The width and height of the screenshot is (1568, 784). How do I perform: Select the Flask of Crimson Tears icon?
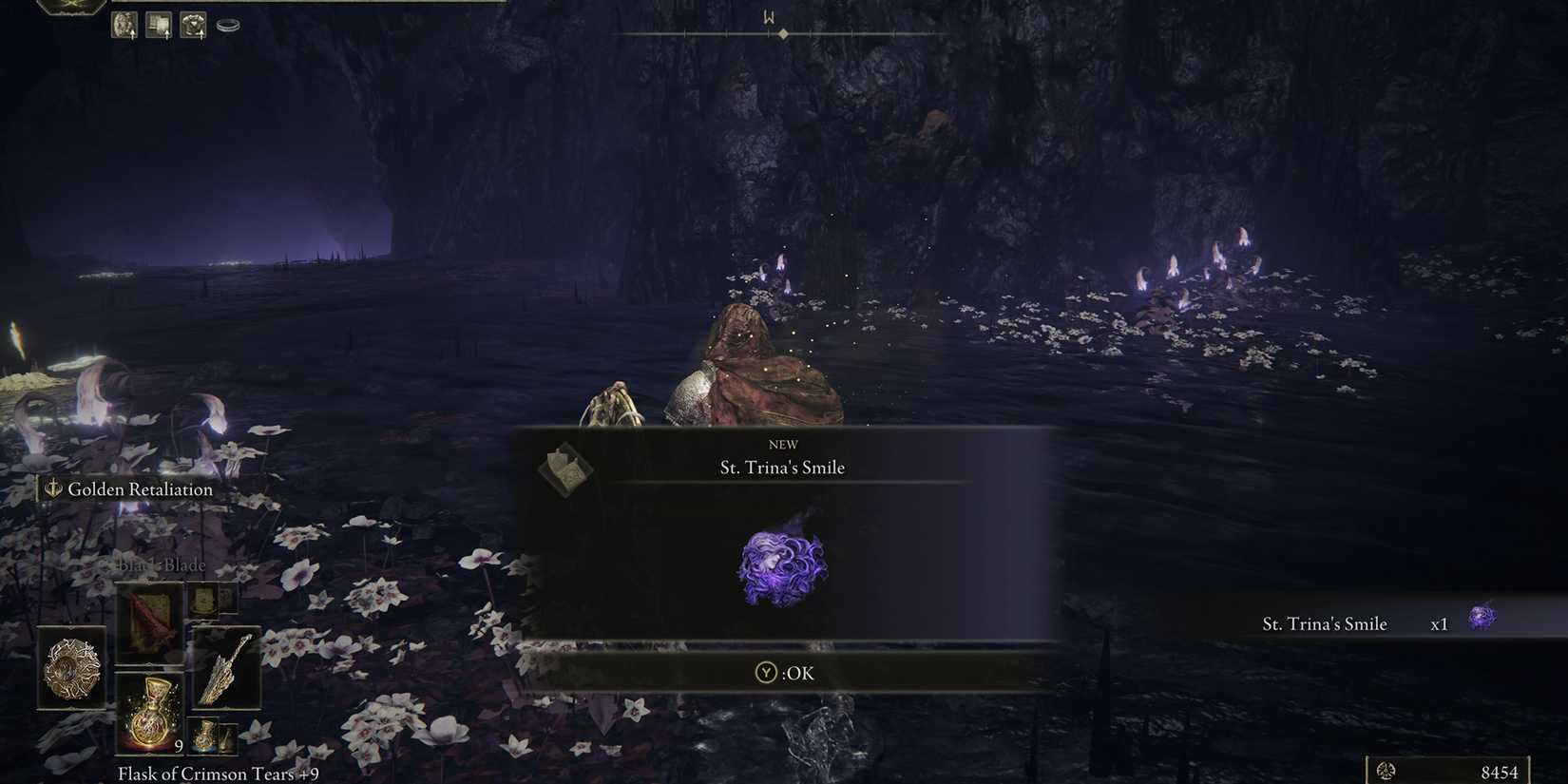(x=150, y=716)
